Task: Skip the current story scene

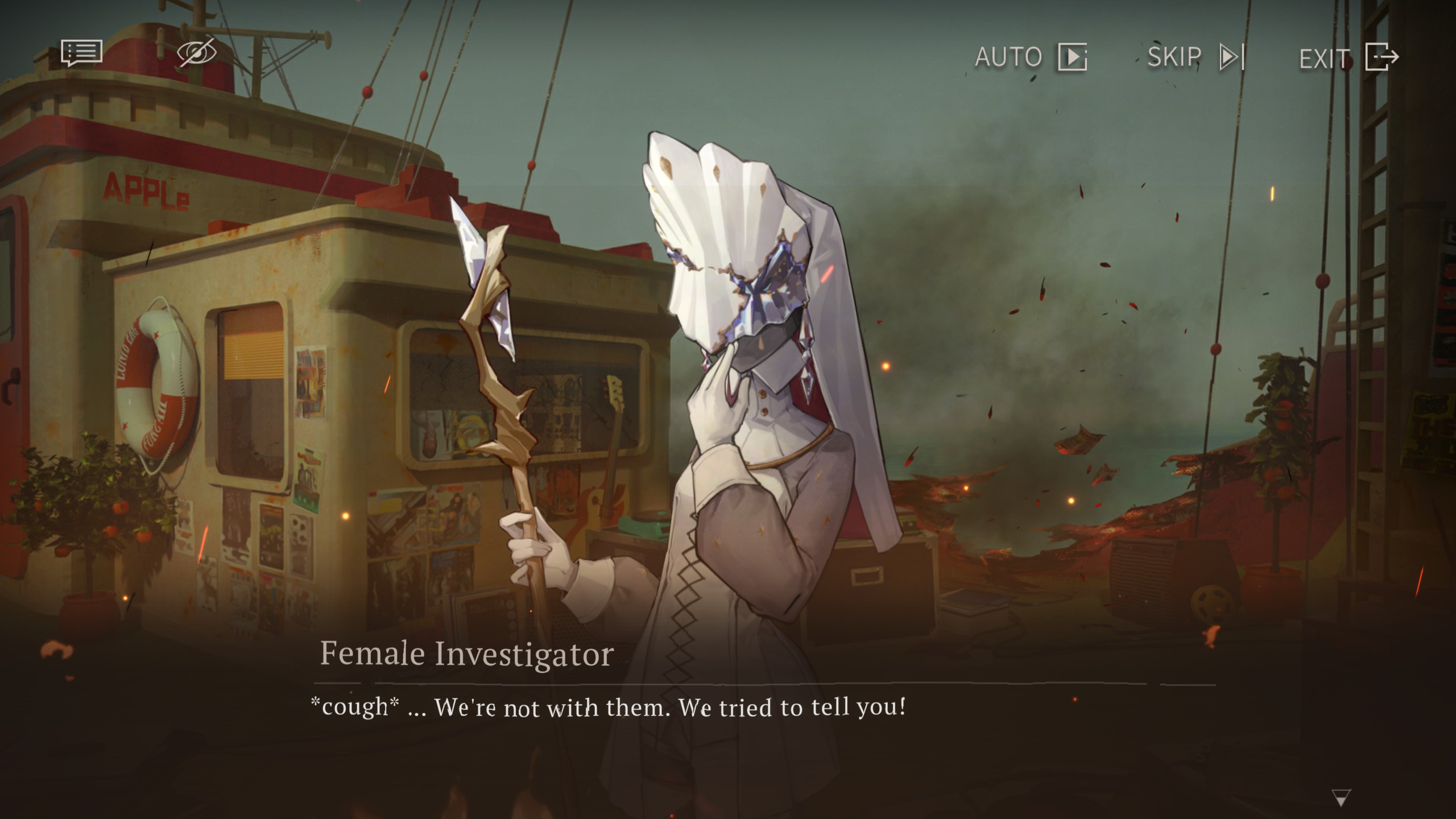Action: coord(1196,57)
